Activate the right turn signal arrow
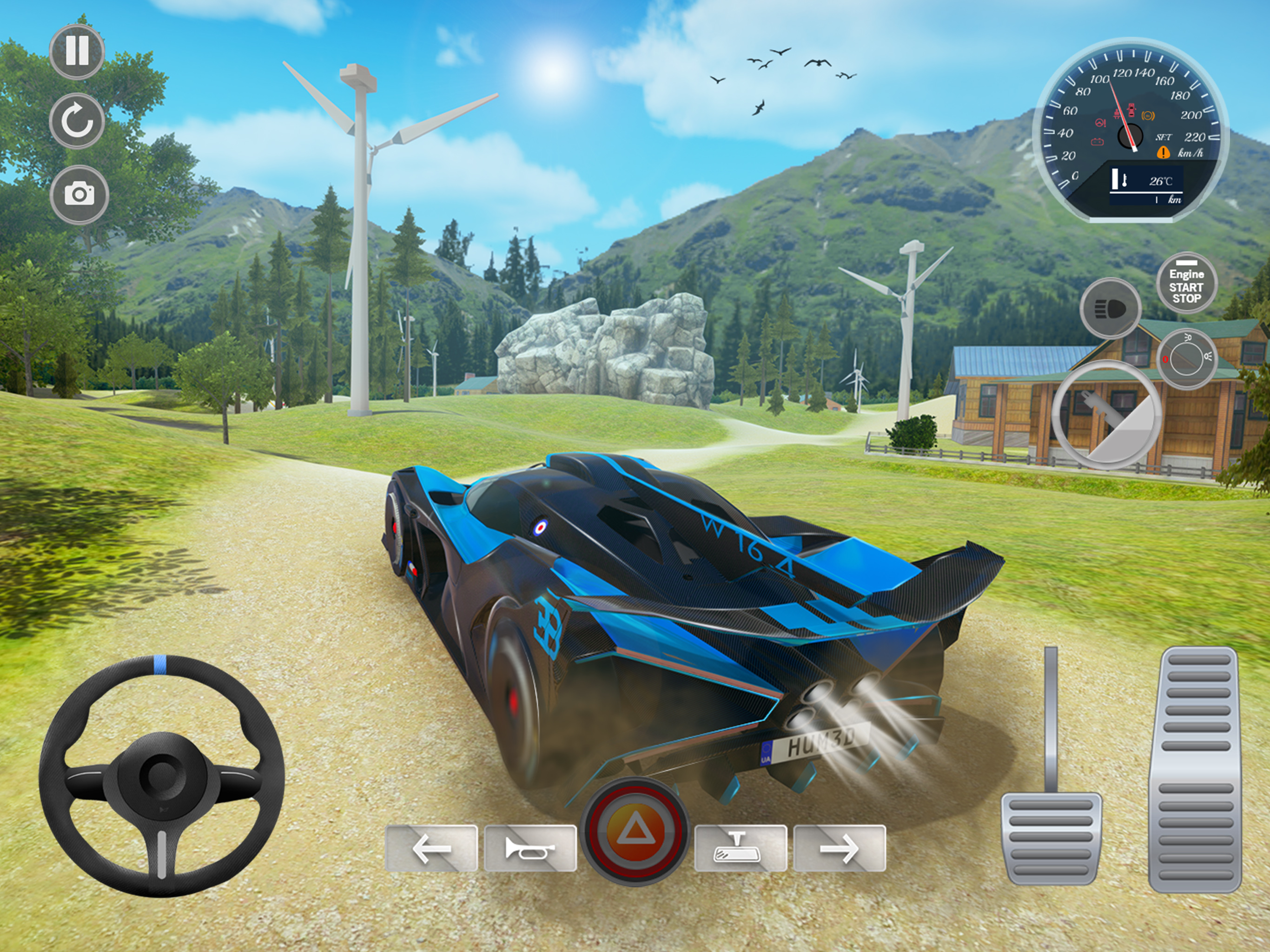The image size is (1270, 952). coord(839,848)
